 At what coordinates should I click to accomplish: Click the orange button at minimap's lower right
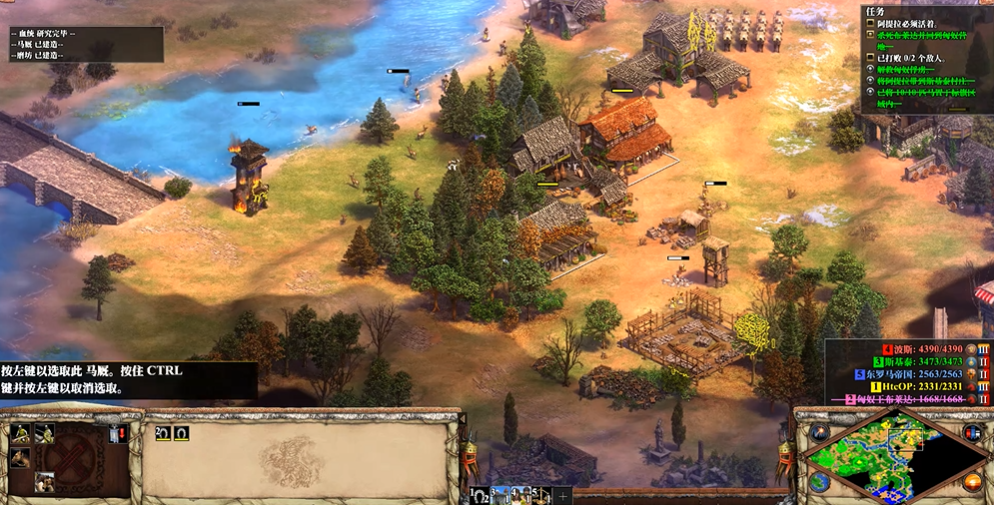(972, 483)
